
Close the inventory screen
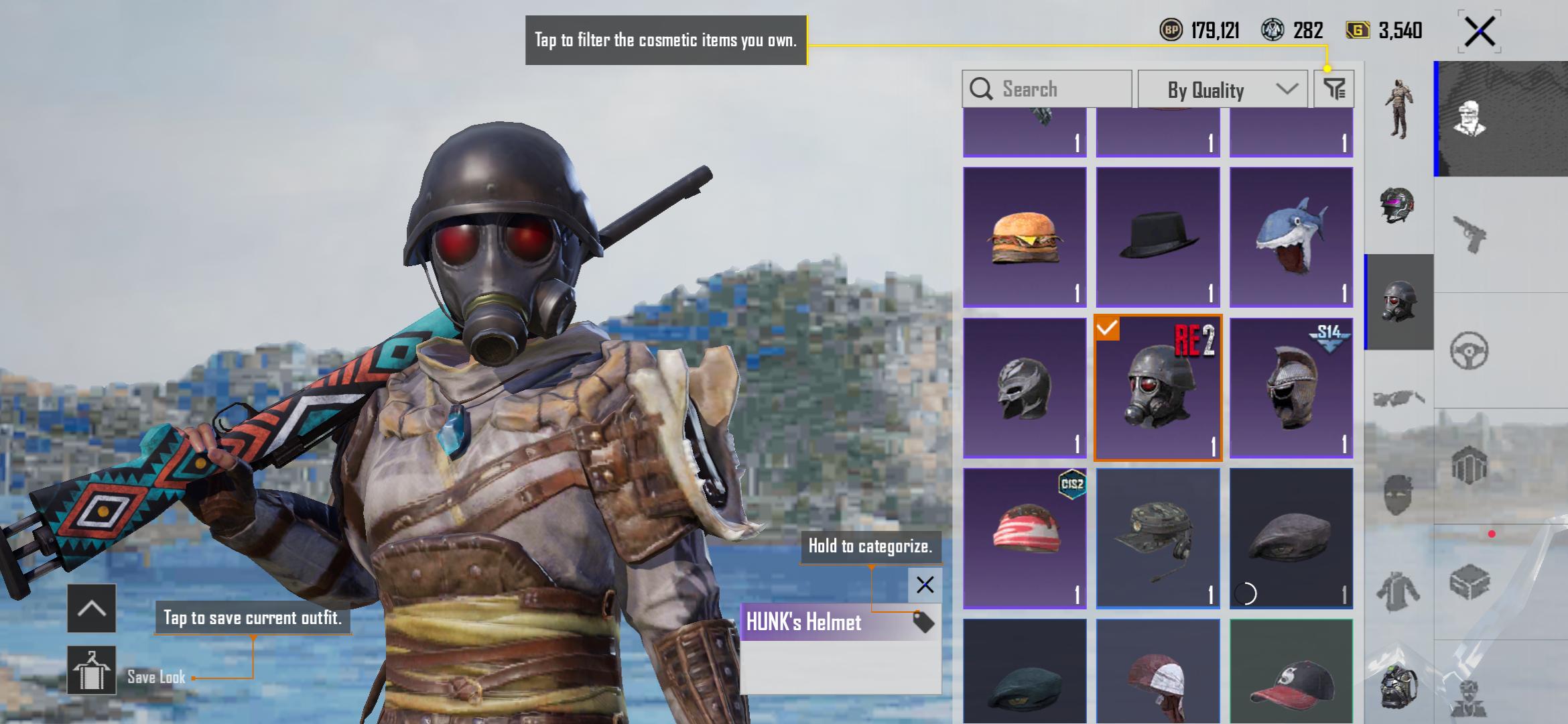pyautogui.click(x=1480, y=32)
